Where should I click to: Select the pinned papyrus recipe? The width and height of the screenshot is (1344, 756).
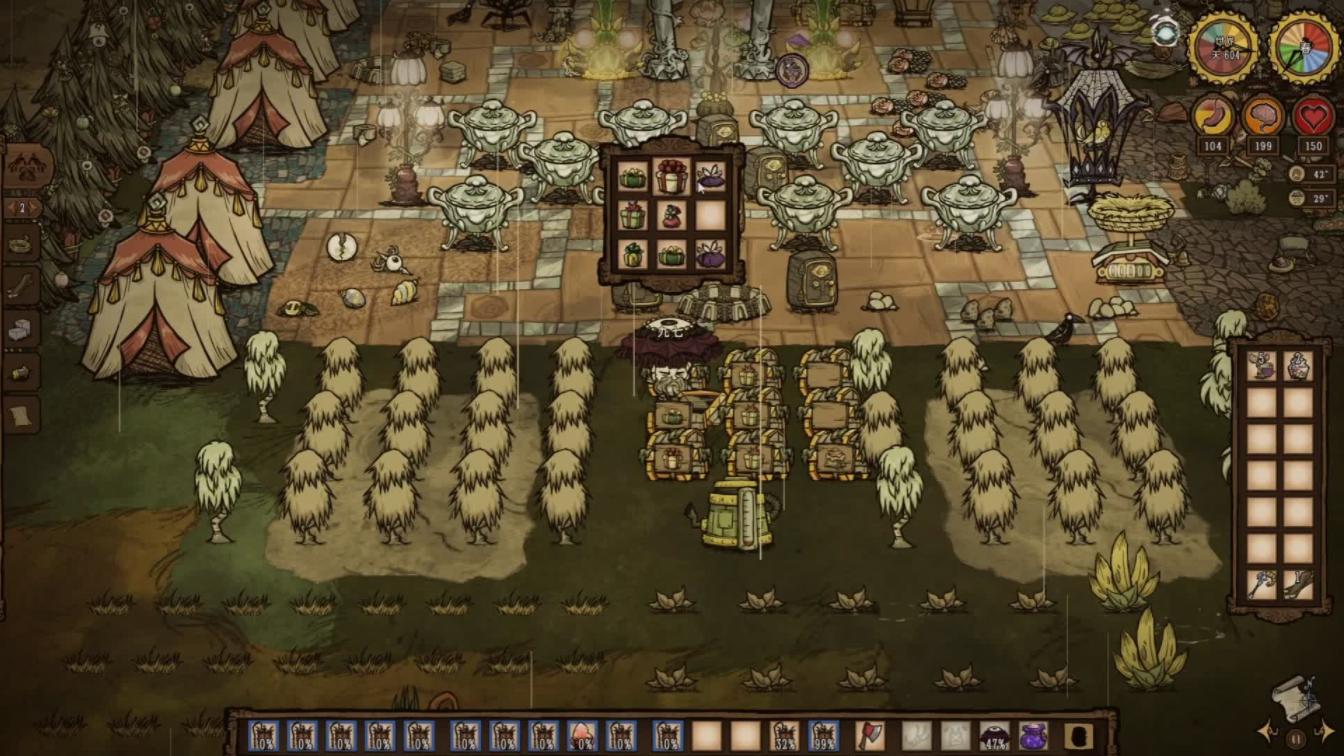pyautogui.click(x=21, y=414)
